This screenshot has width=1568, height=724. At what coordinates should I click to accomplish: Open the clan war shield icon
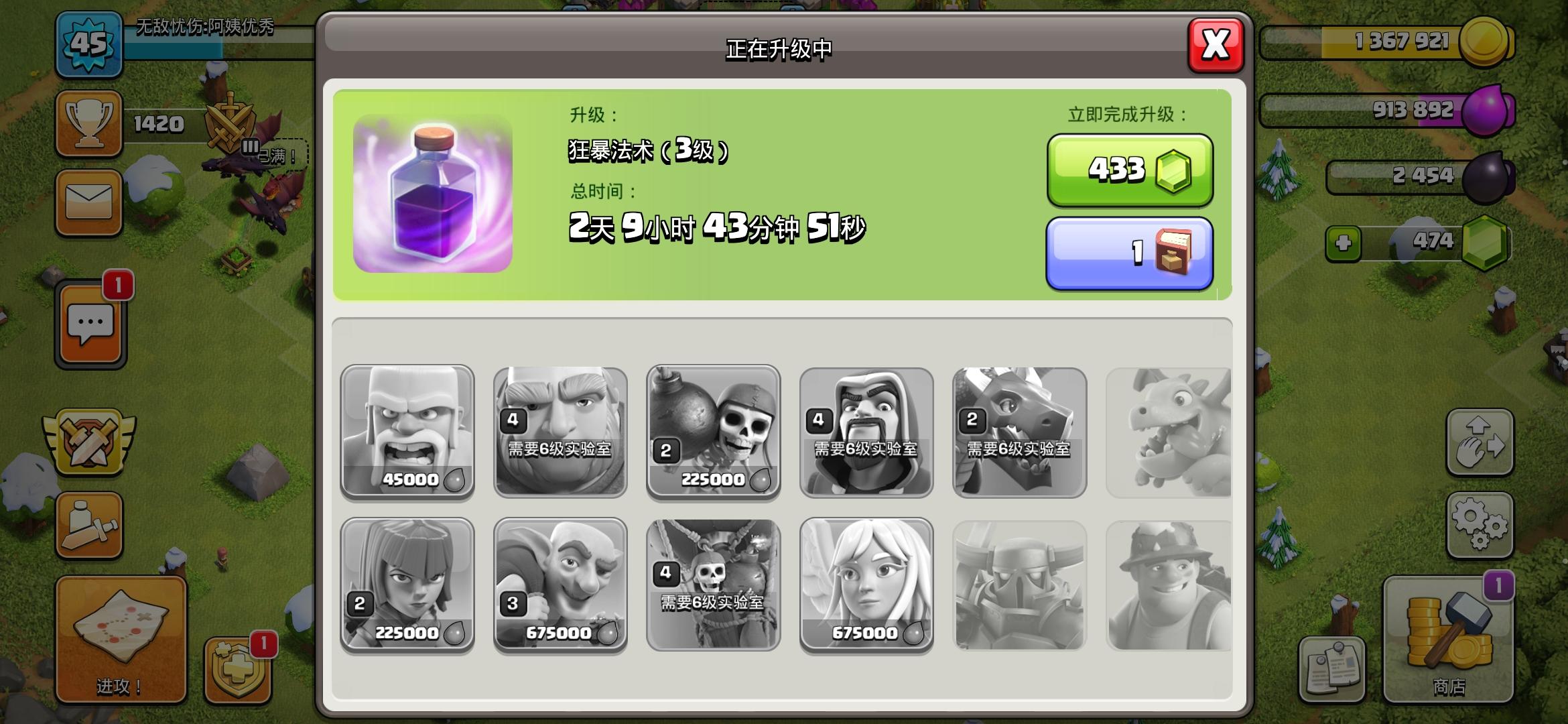89,439
